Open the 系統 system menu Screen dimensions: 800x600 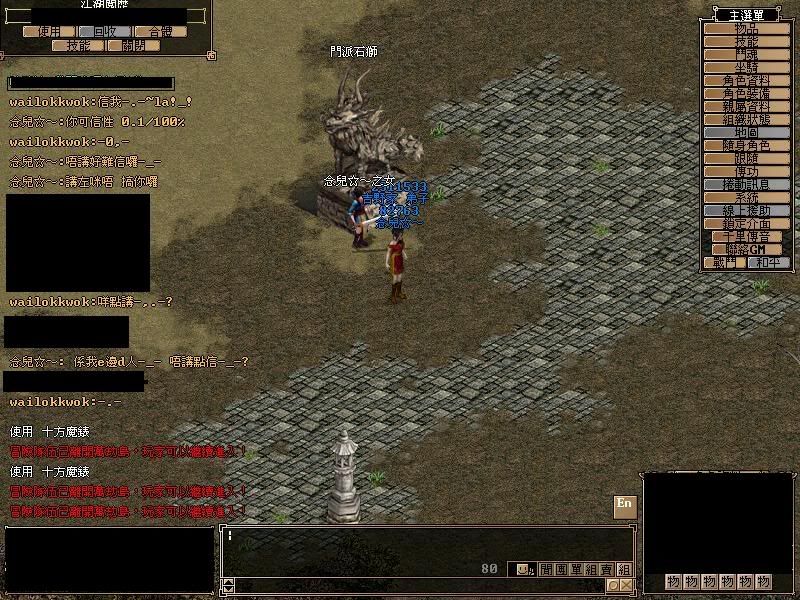pos(746,198)
